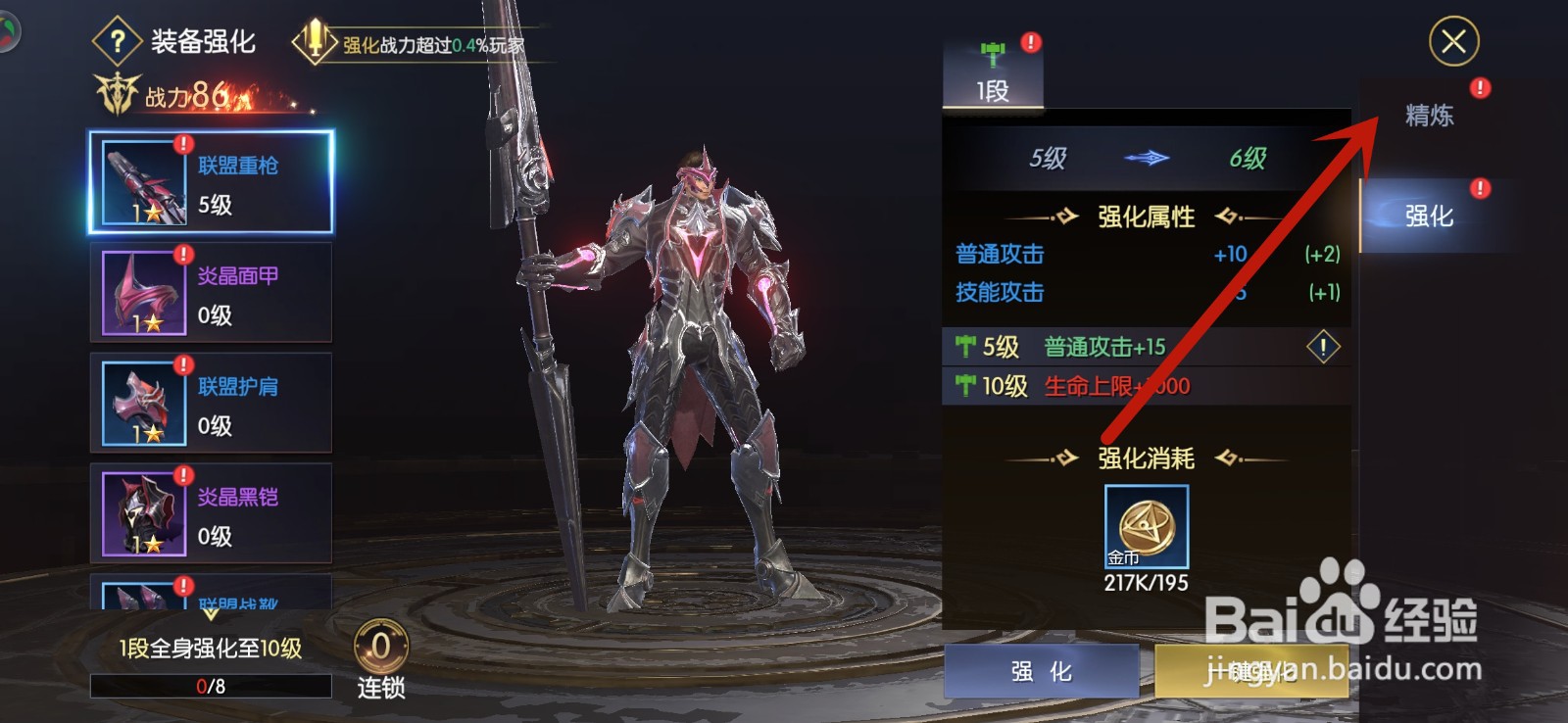Viewport: 1568px width, 723px height.
Task: Click the sword rank icon next to 强化战力 banner
Action: point(314,41)
